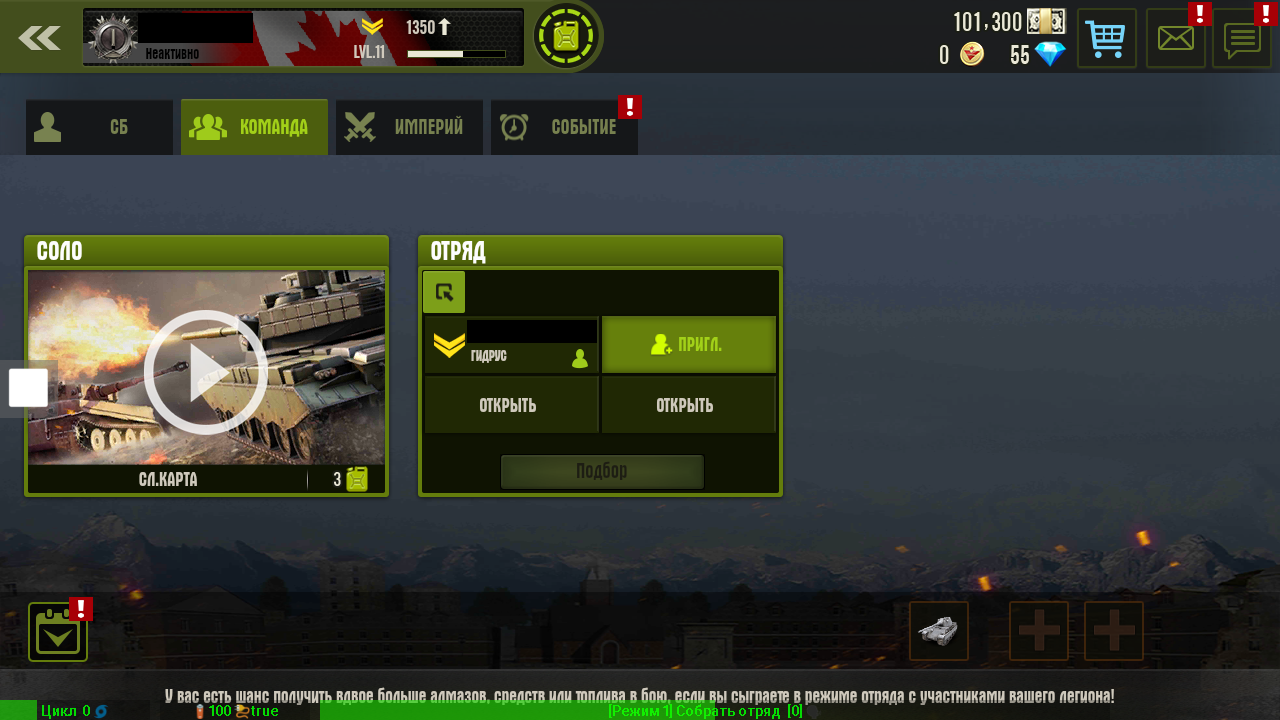Open the daily calendar icon
Image resolution: width=1280 pixels, height=720 pixels.
coord(58,632)
